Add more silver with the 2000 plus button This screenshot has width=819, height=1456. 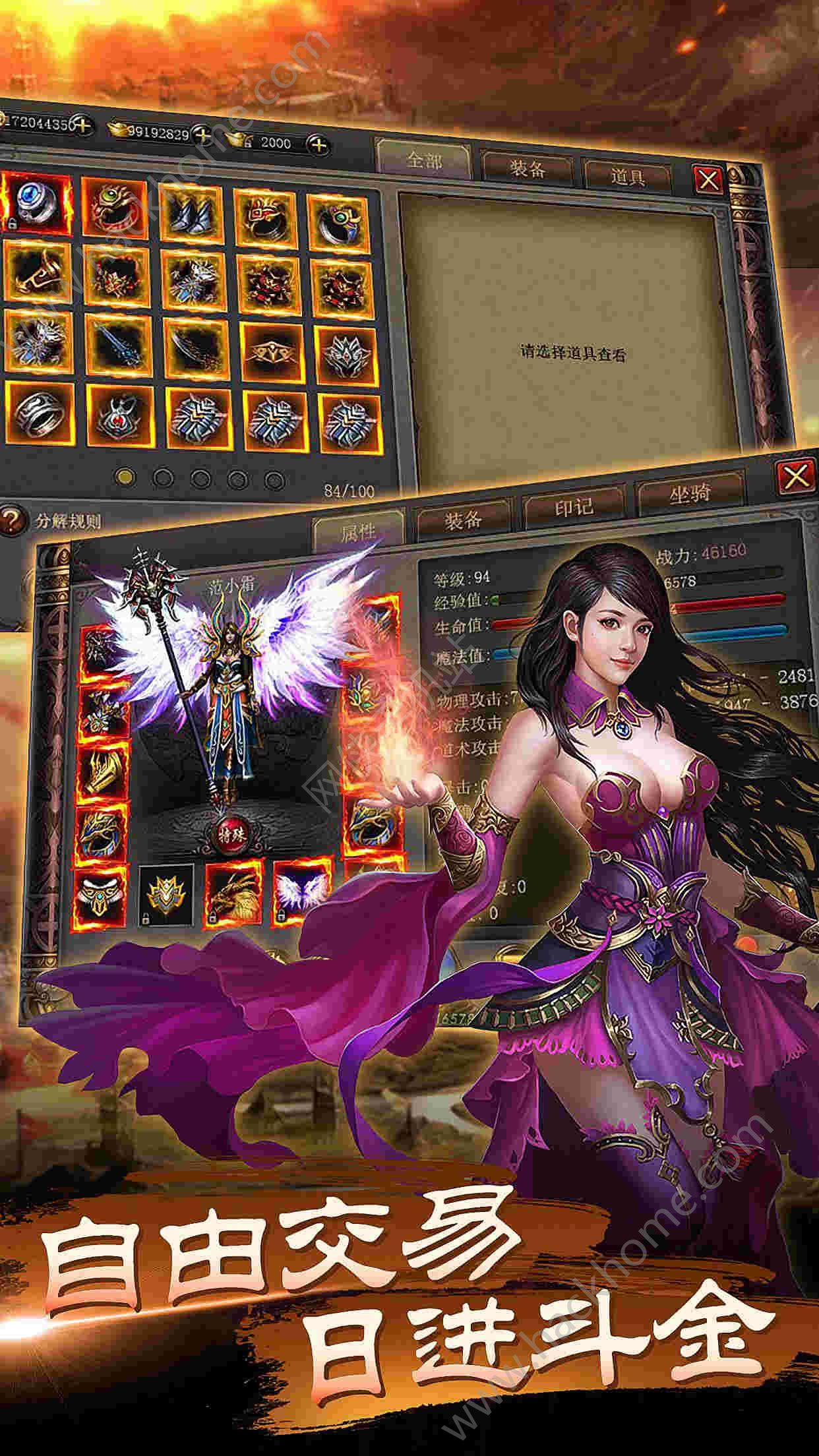319,144
